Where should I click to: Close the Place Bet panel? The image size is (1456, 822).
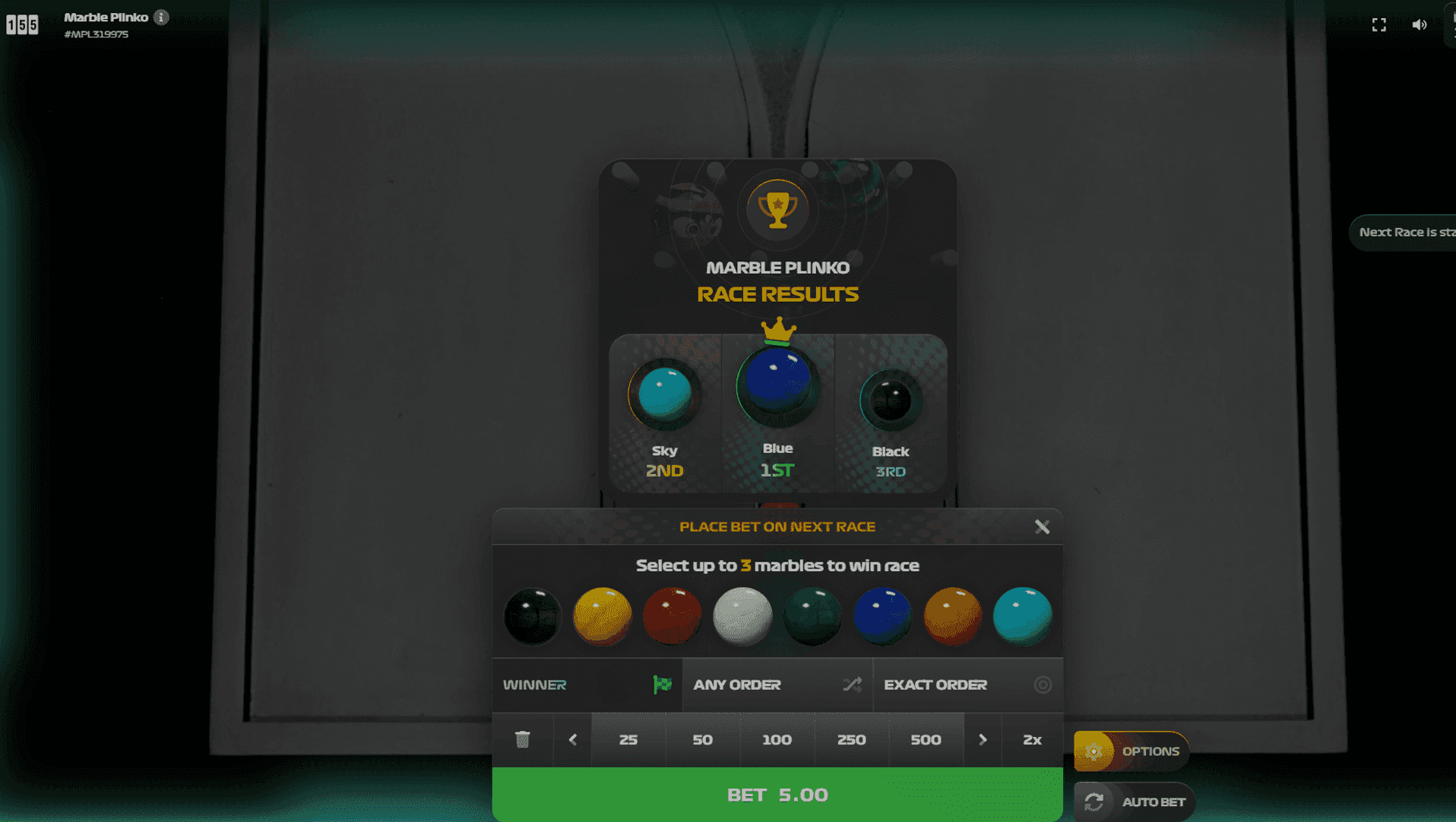click(x=1042, y=526)
